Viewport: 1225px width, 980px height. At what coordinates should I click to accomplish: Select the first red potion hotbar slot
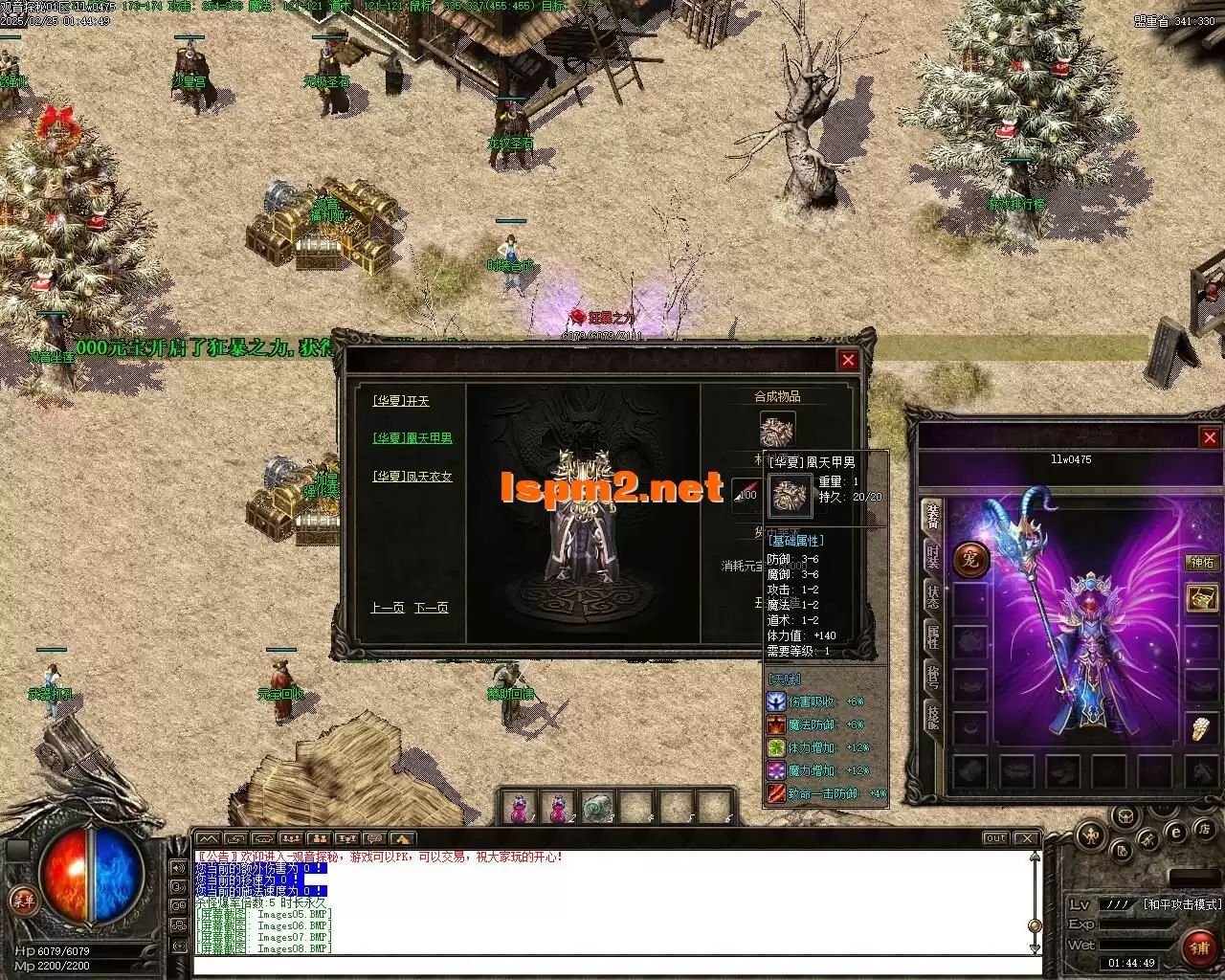point(519,809)
